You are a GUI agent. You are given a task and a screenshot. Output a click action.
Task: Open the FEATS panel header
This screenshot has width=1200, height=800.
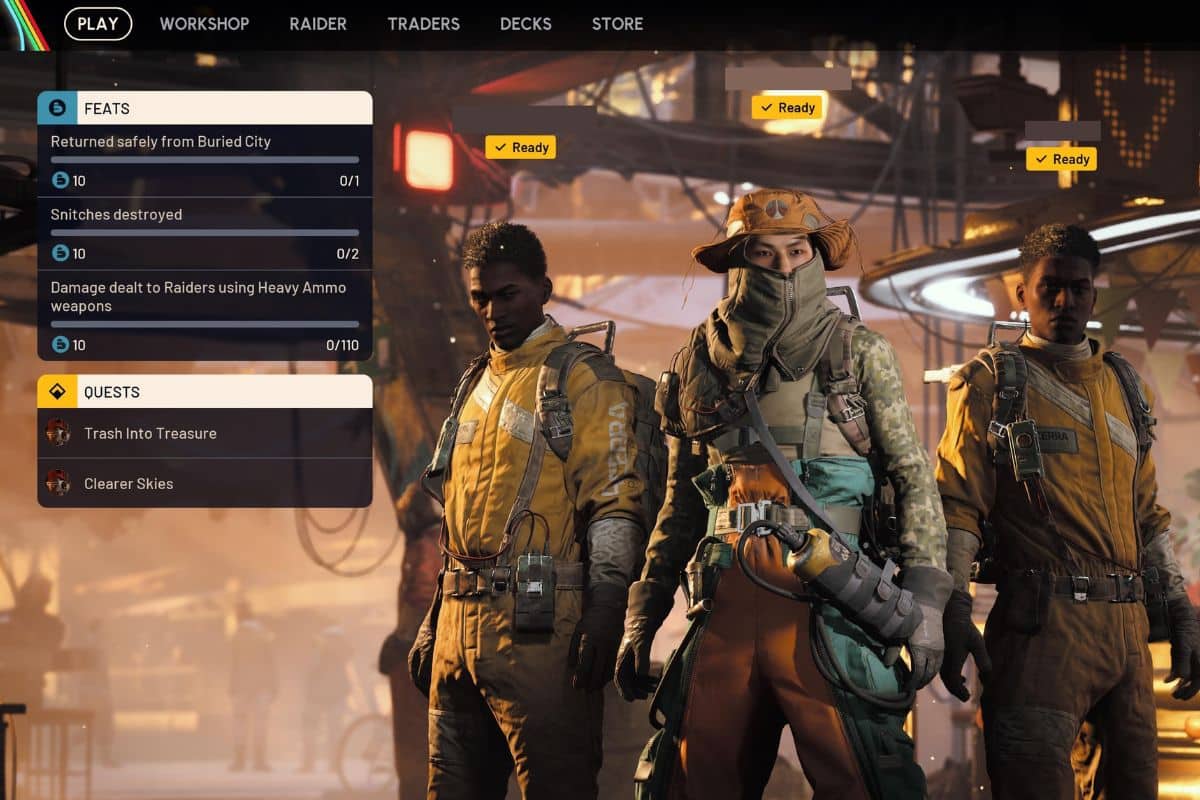click(205, 108)
